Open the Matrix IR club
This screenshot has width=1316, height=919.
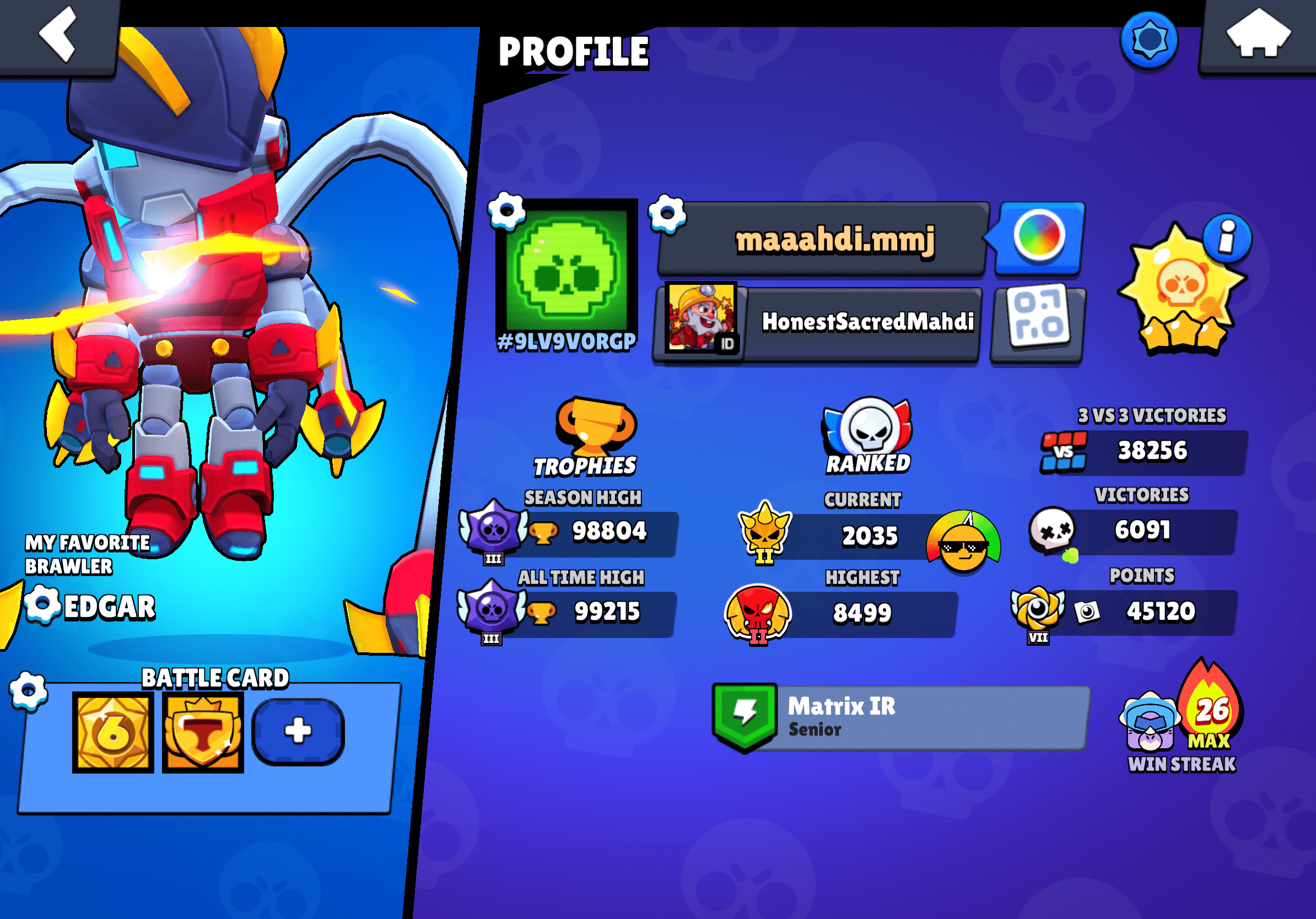coord(900,717)
